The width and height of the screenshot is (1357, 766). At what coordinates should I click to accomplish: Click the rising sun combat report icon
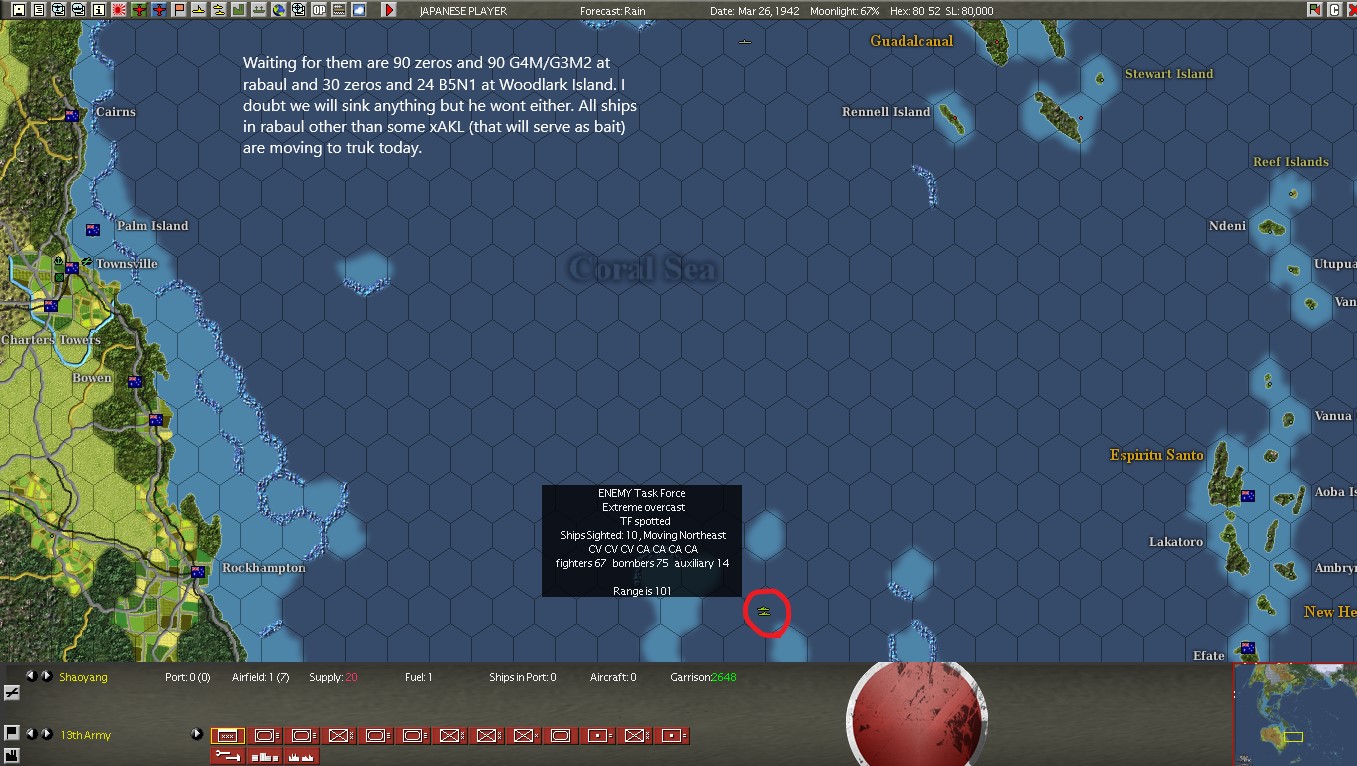click(x=119, y=10)
